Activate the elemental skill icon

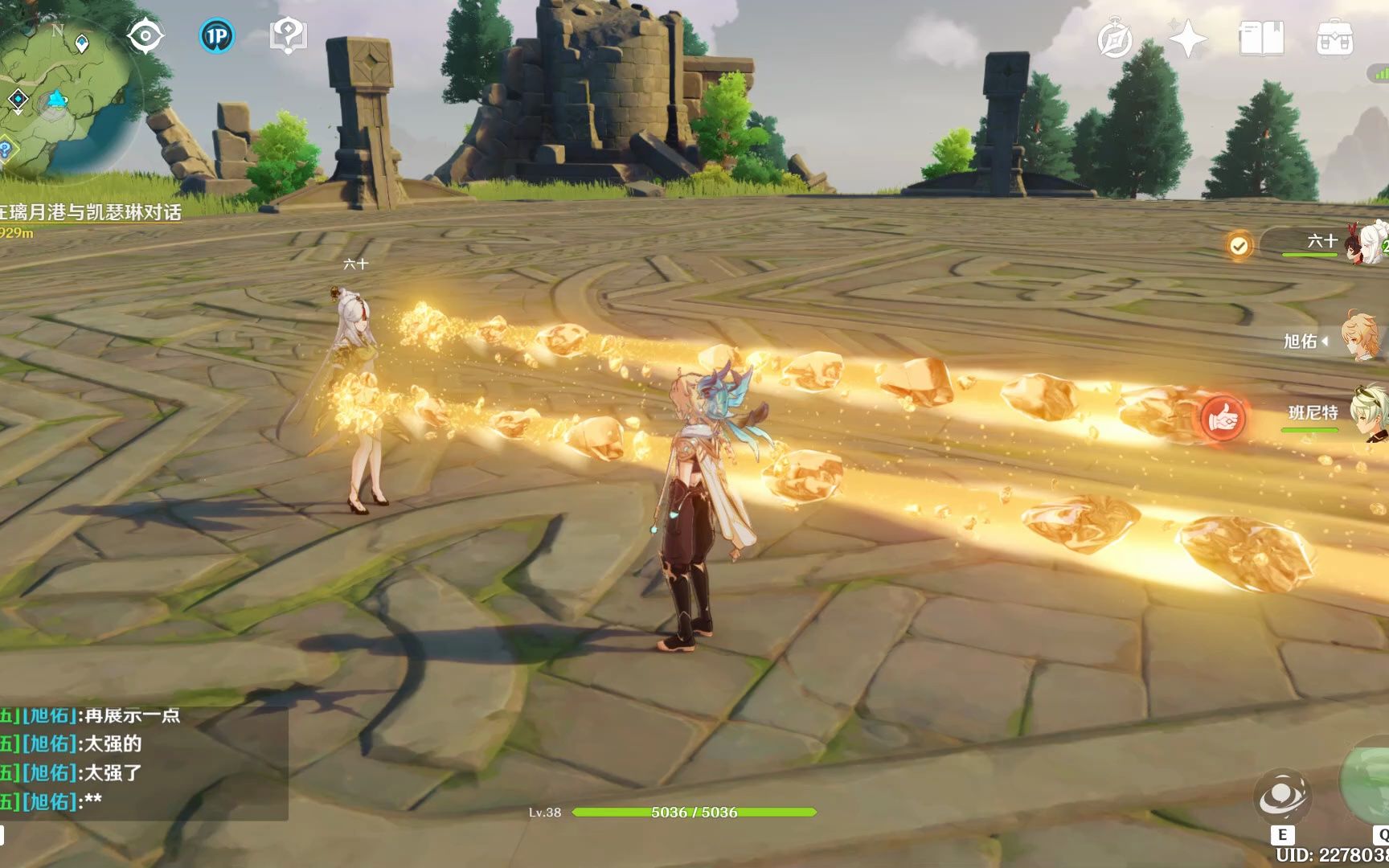coord(1282,799)
